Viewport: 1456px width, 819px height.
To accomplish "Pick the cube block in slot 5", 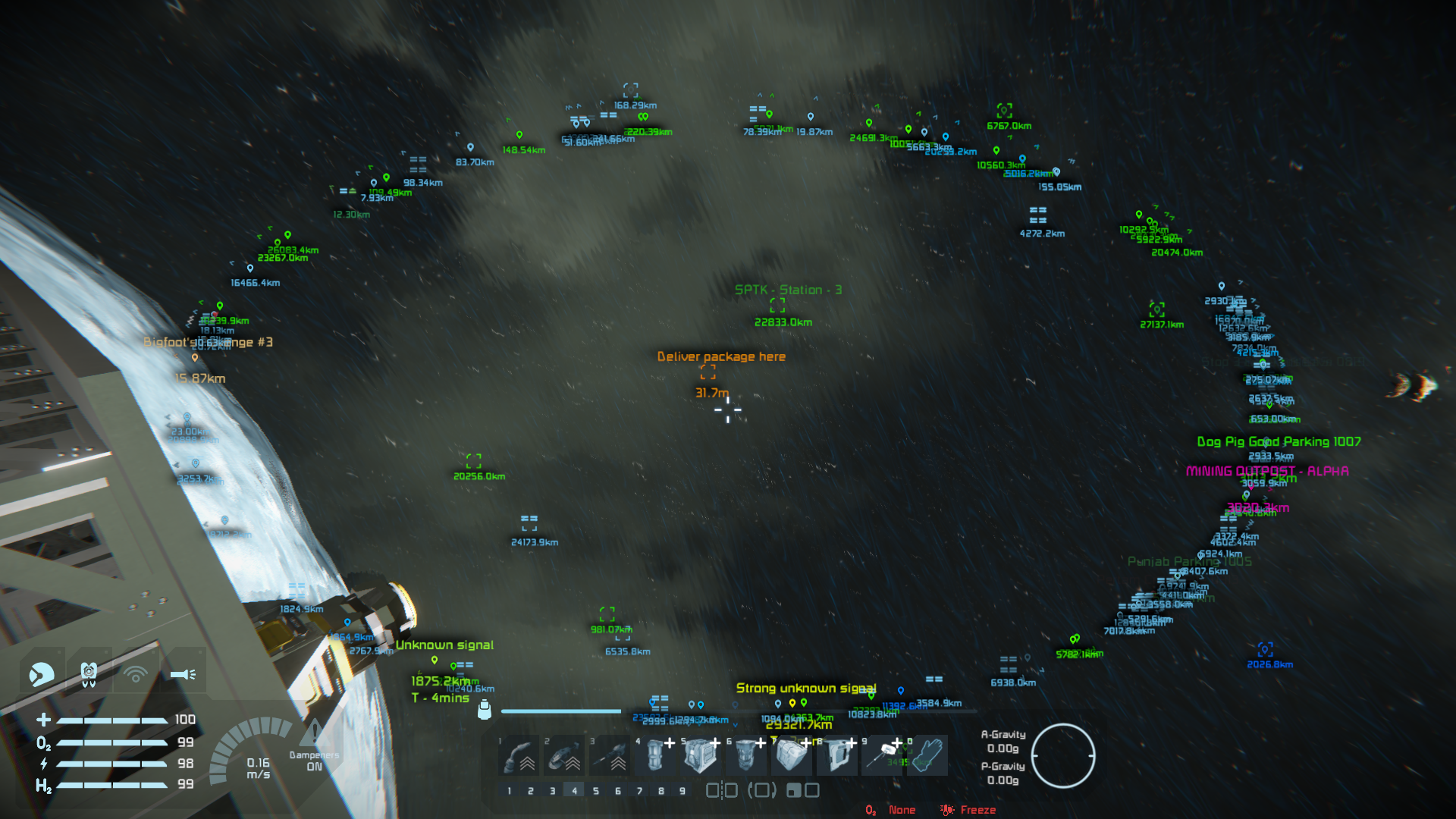I will pos(700,755).
